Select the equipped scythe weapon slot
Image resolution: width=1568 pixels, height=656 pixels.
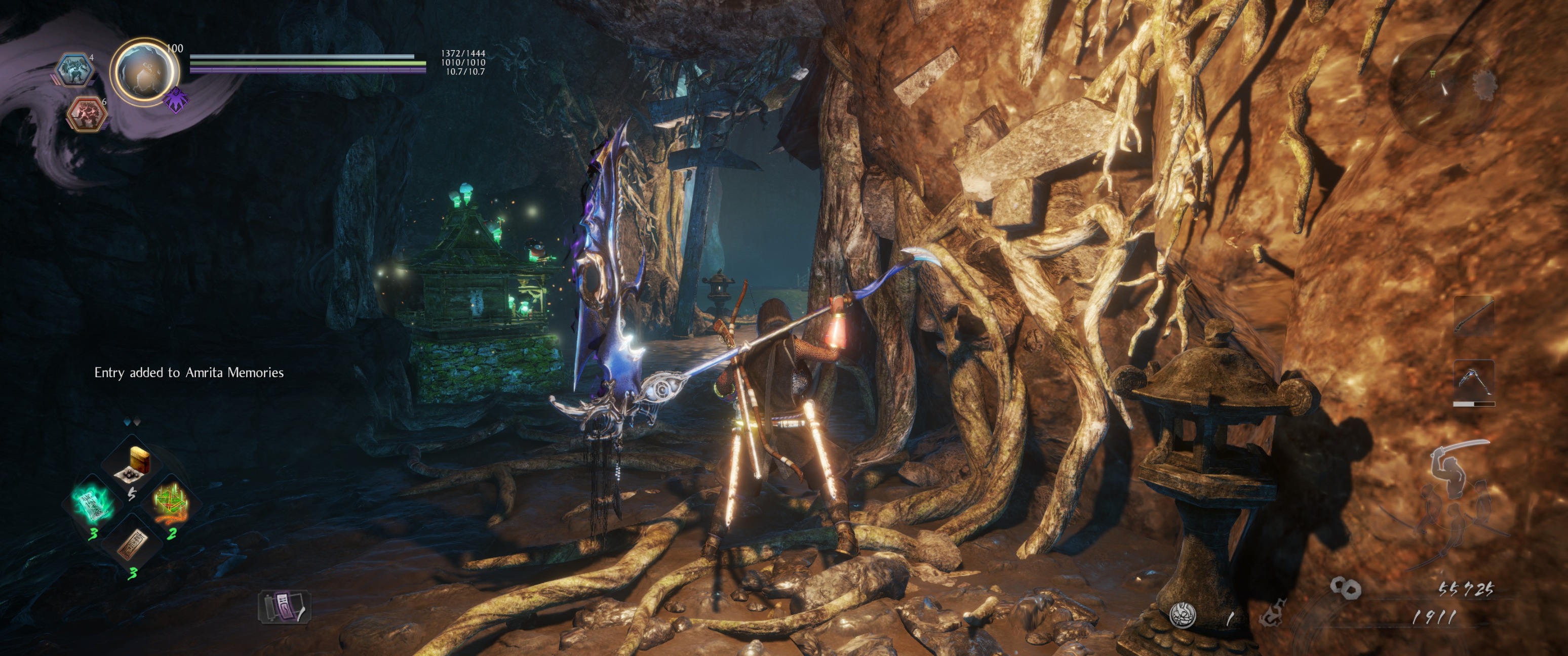pyautogui.click(x=1474, y=380)
